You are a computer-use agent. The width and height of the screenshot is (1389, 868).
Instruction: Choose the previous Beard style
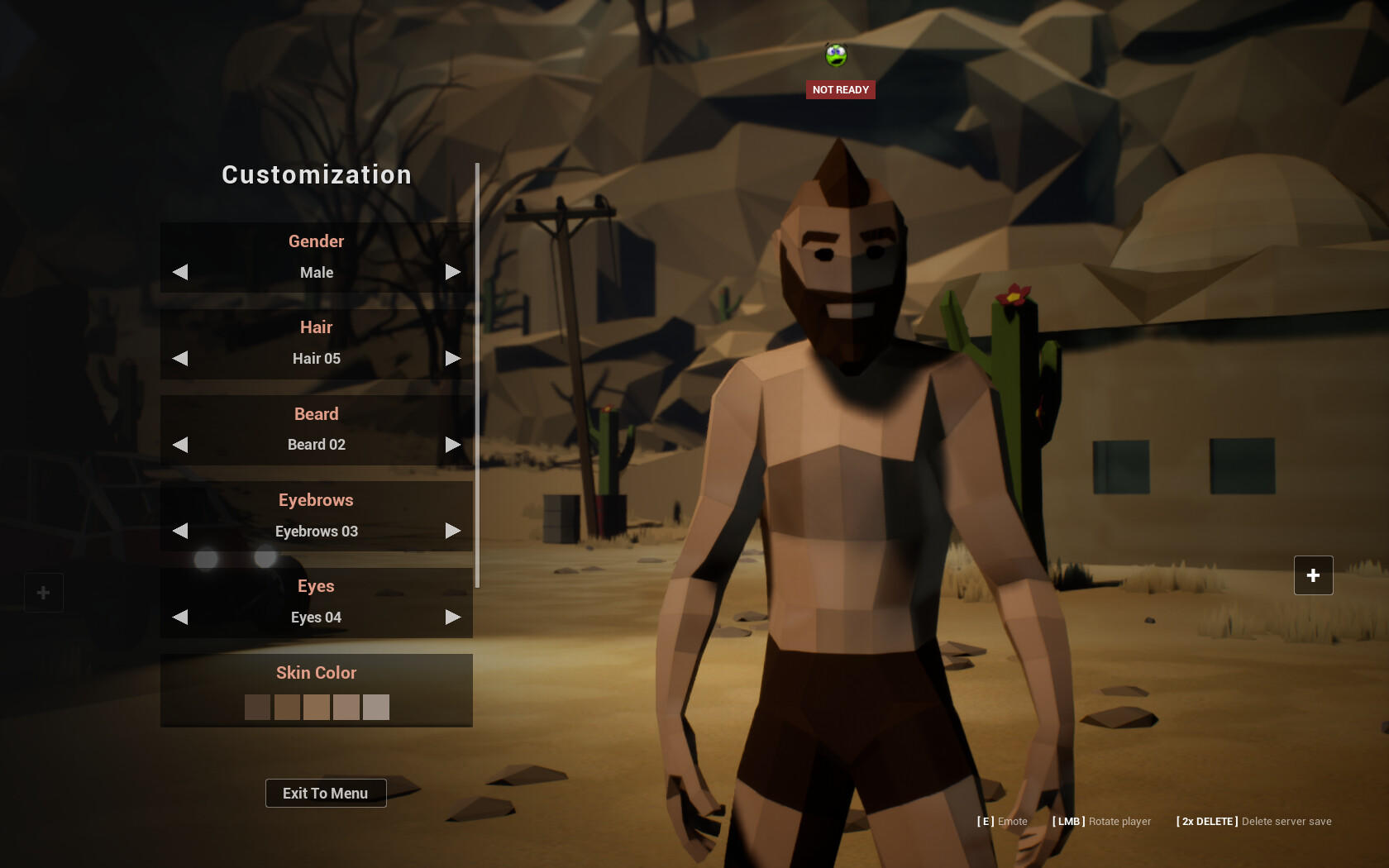[180, 445]
